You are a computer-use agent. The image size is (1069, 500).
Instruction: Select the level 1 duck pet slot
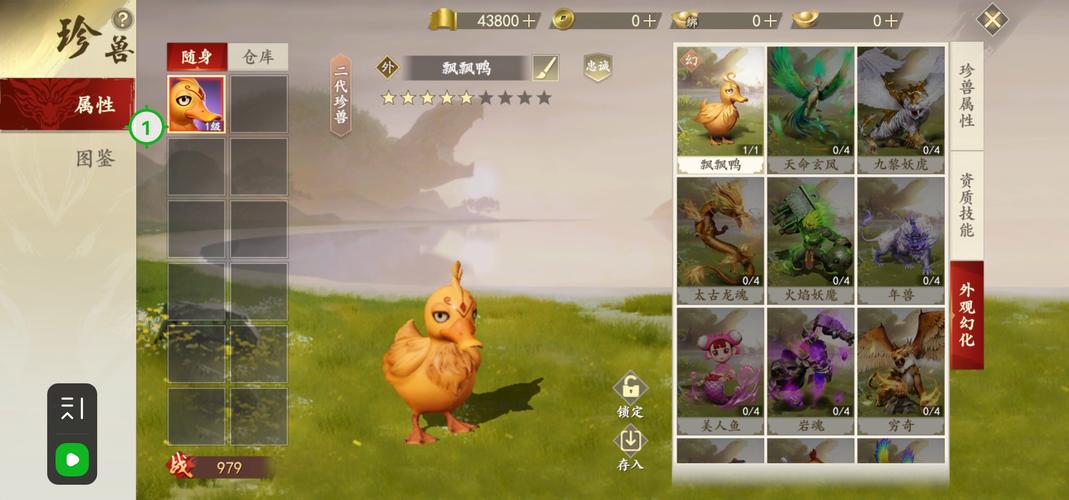[x=196, y=104]
